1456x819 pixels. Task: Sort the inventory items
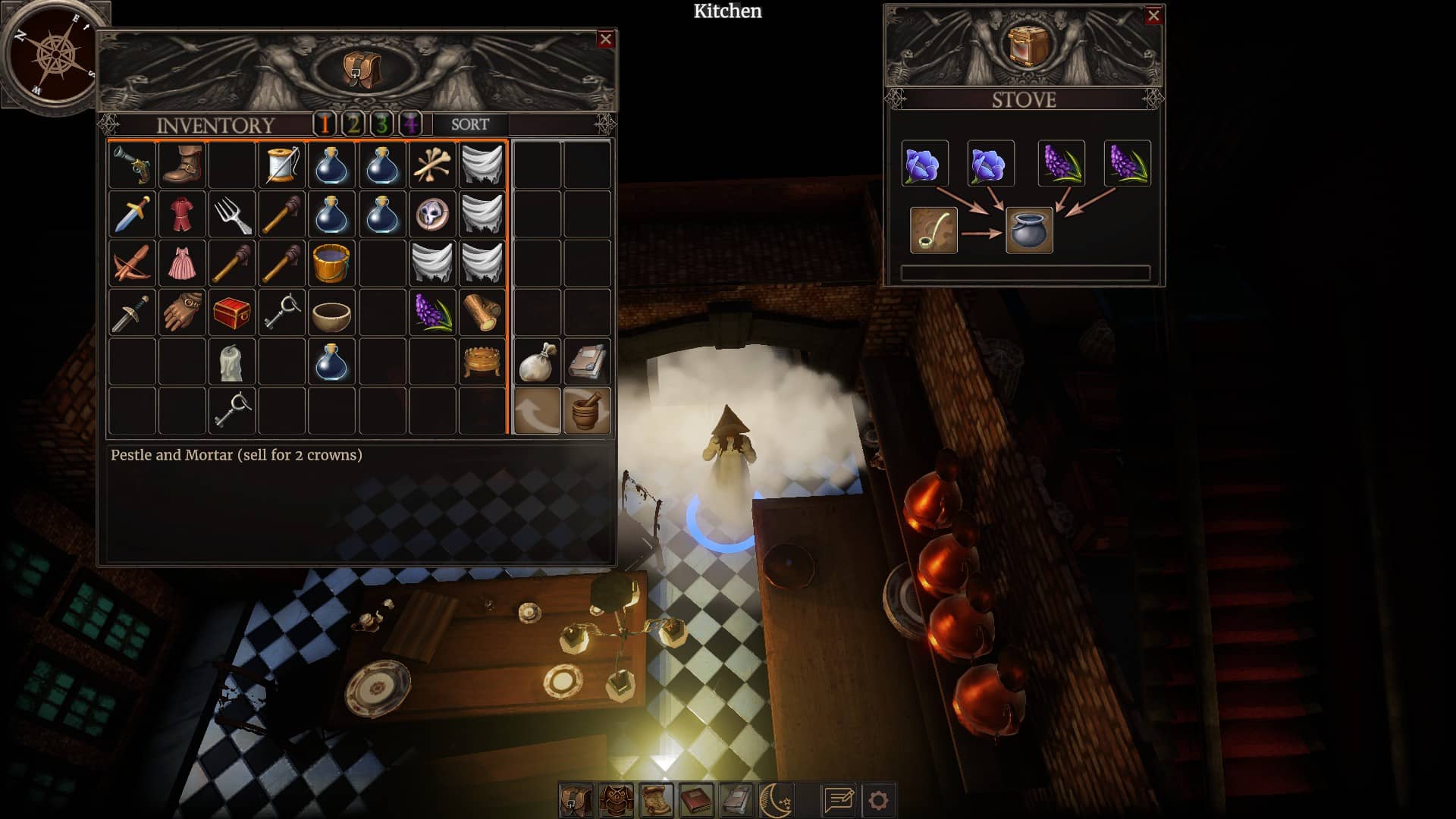pyautogui.click(x=469, y=124)
